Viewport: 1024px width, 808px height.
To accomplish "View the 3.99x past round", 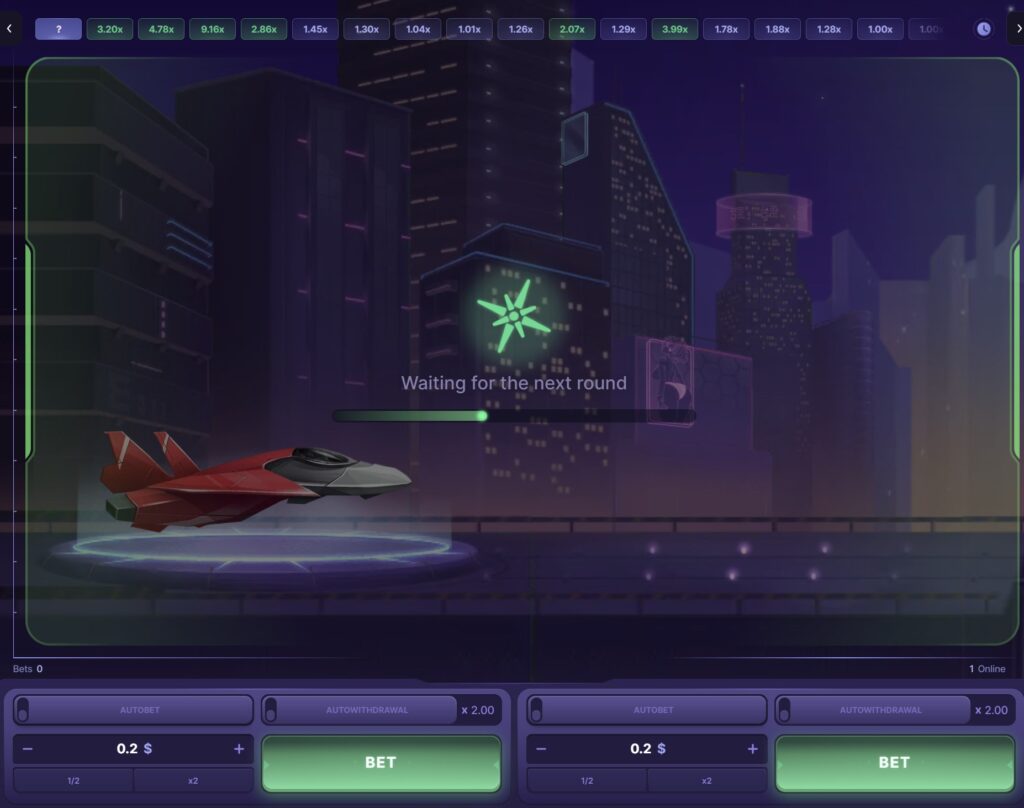I will click(x=675, y=29).
